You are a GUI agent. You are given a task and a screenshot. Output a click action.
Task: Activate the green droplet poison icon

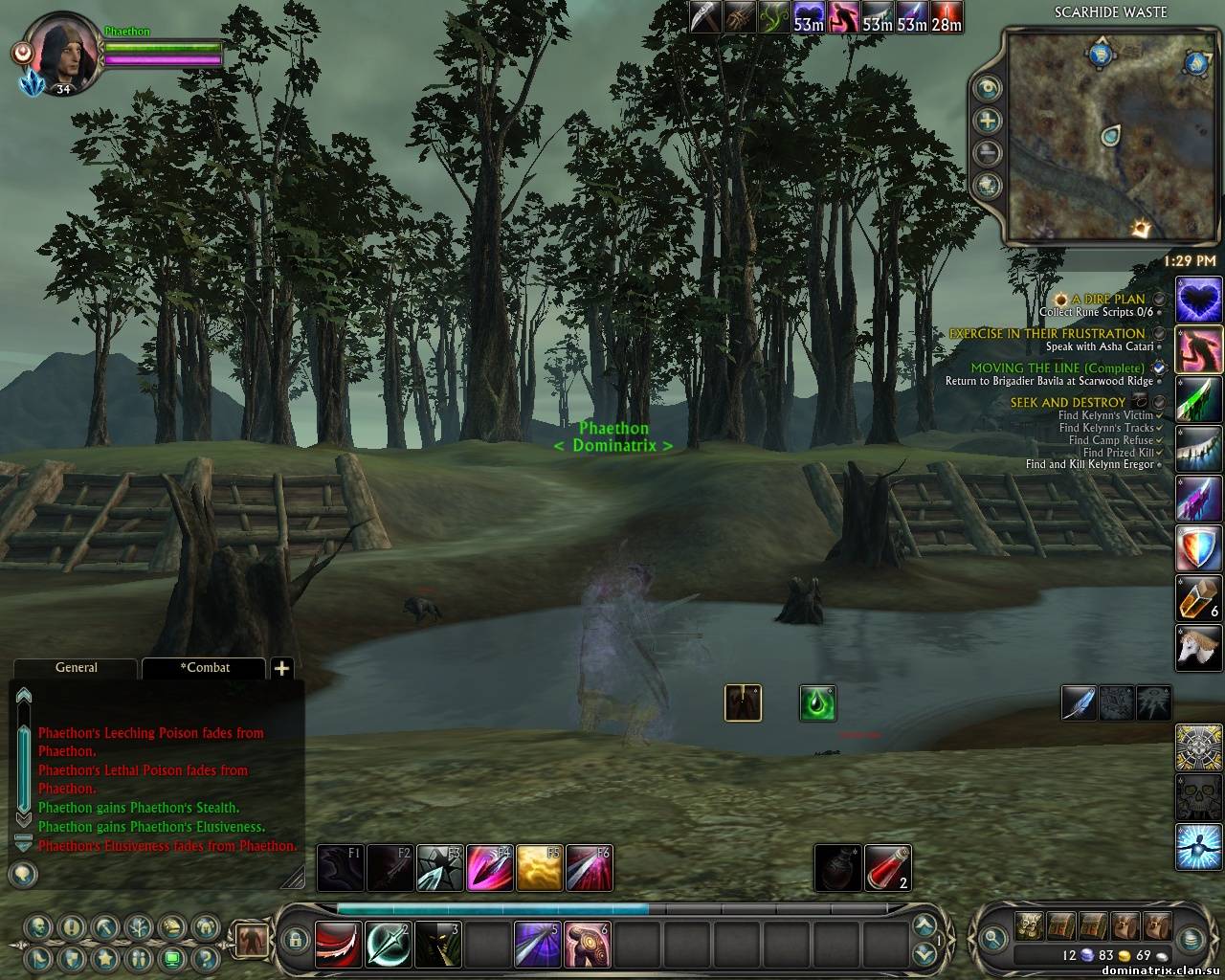coord(818,703)
